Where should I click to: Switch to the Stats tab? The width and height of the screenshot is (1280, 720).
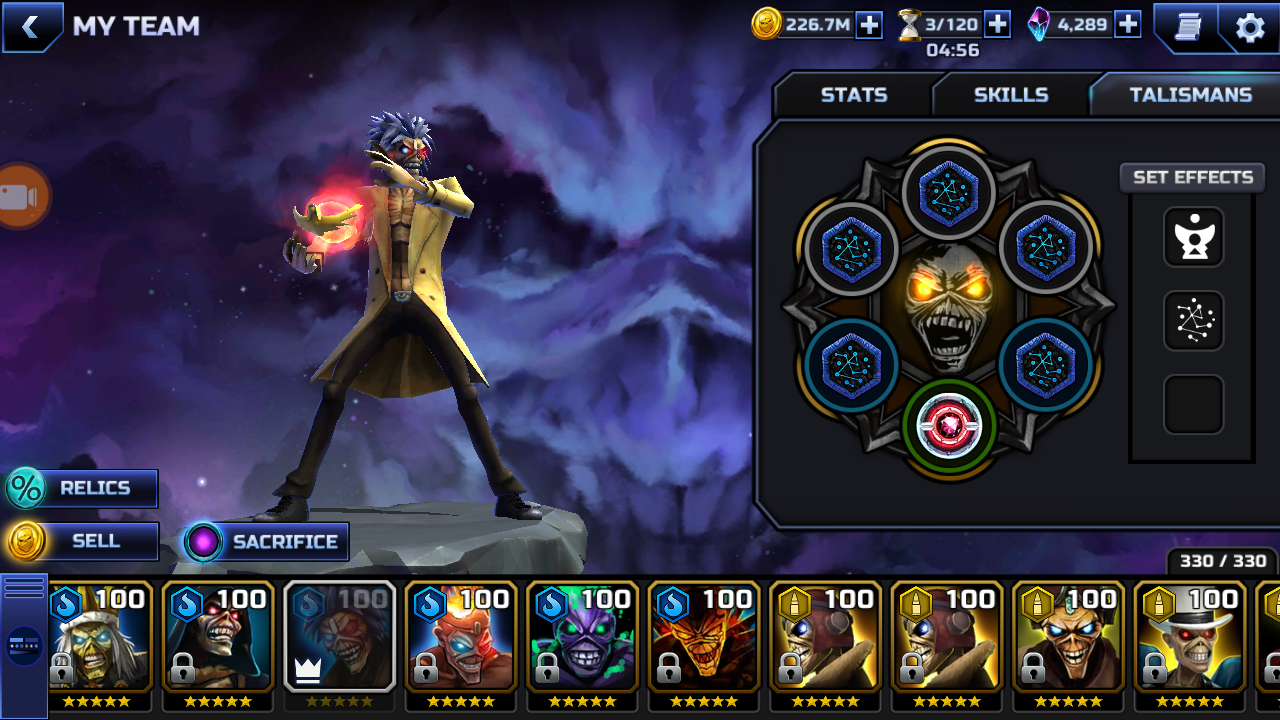coord(853,95)
